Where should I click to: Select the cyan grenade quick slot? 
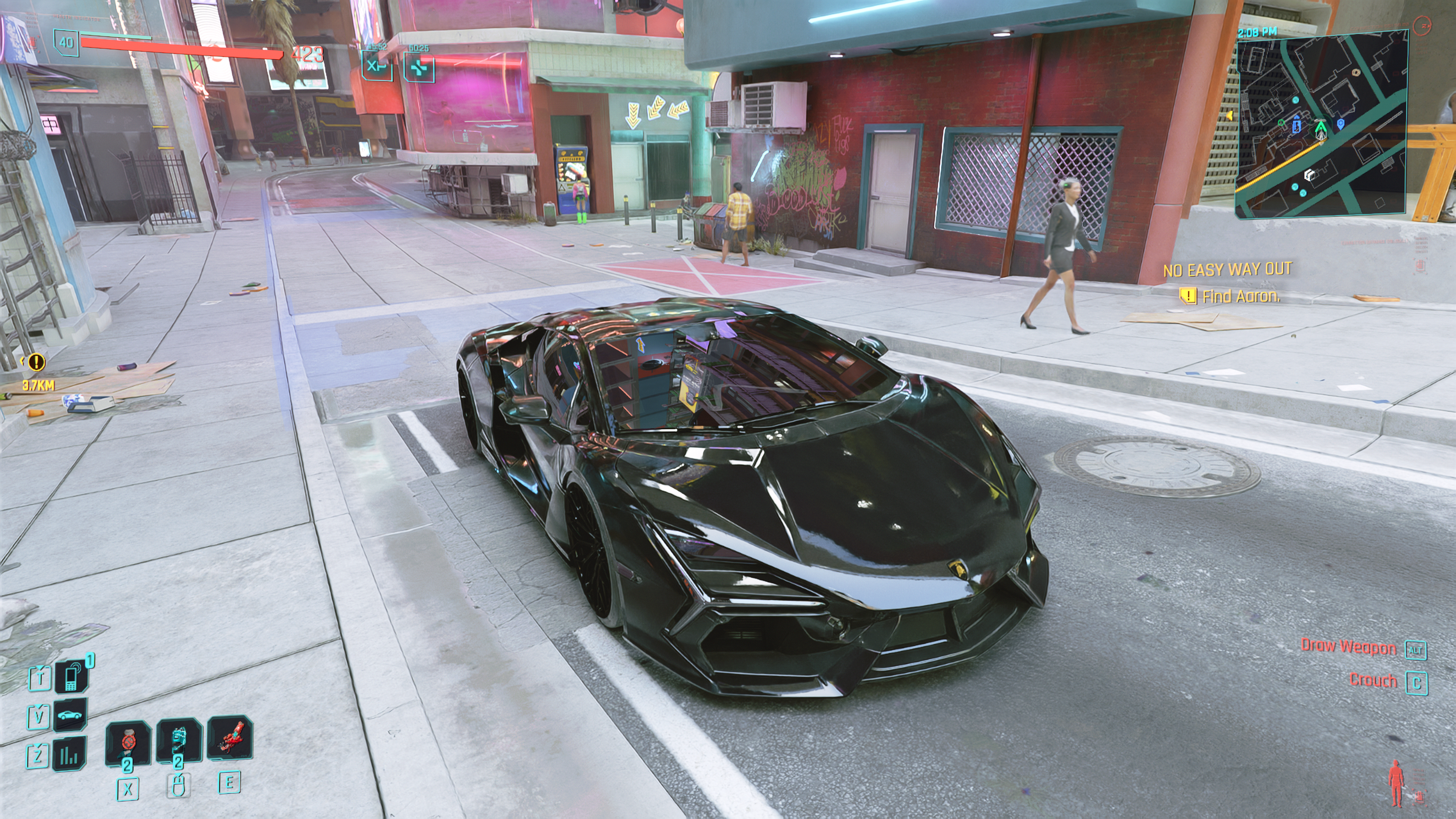click(179, 741)
